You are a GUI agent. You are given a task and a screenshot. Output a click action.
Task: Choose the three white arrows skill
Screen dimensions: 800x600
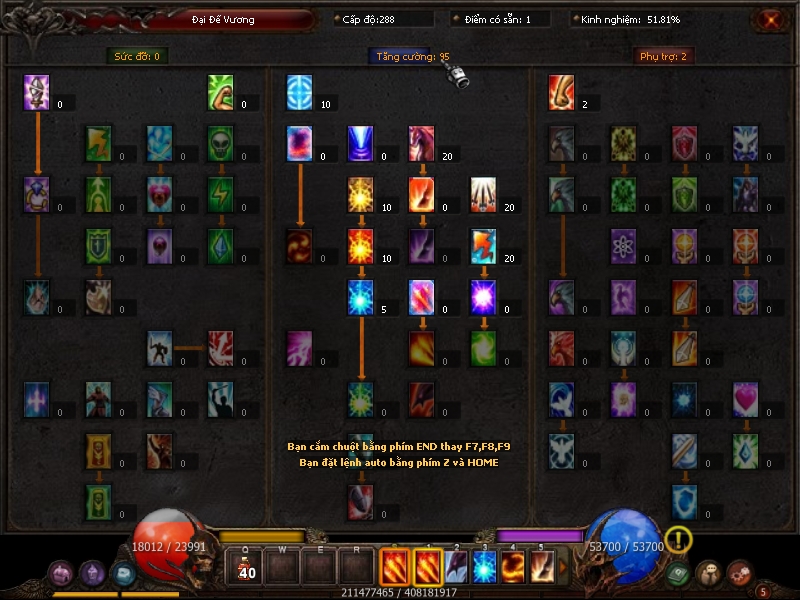pos(484,194)
